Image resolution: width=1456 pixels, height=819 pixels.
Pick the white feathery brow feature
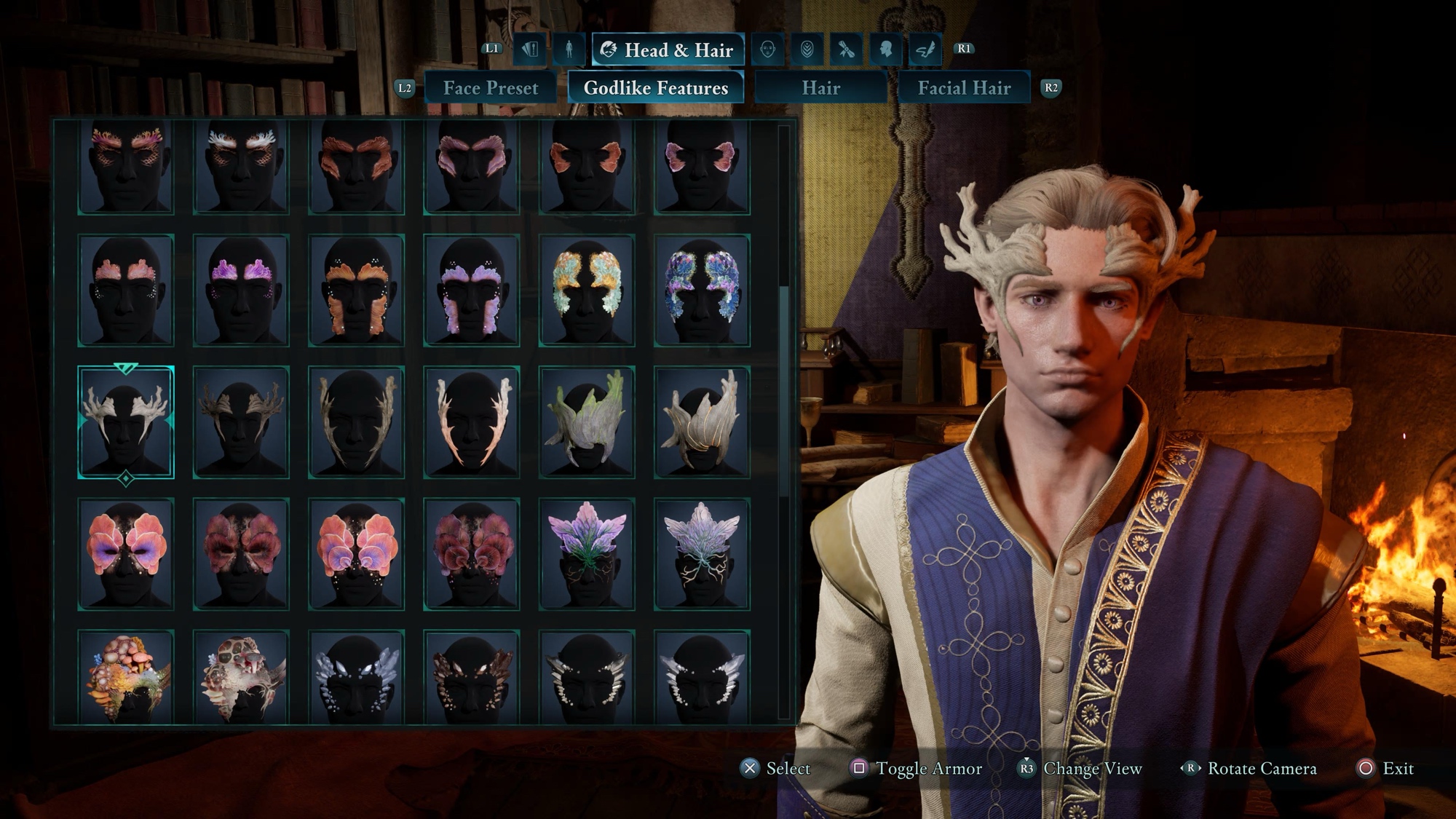coord(241,167)
